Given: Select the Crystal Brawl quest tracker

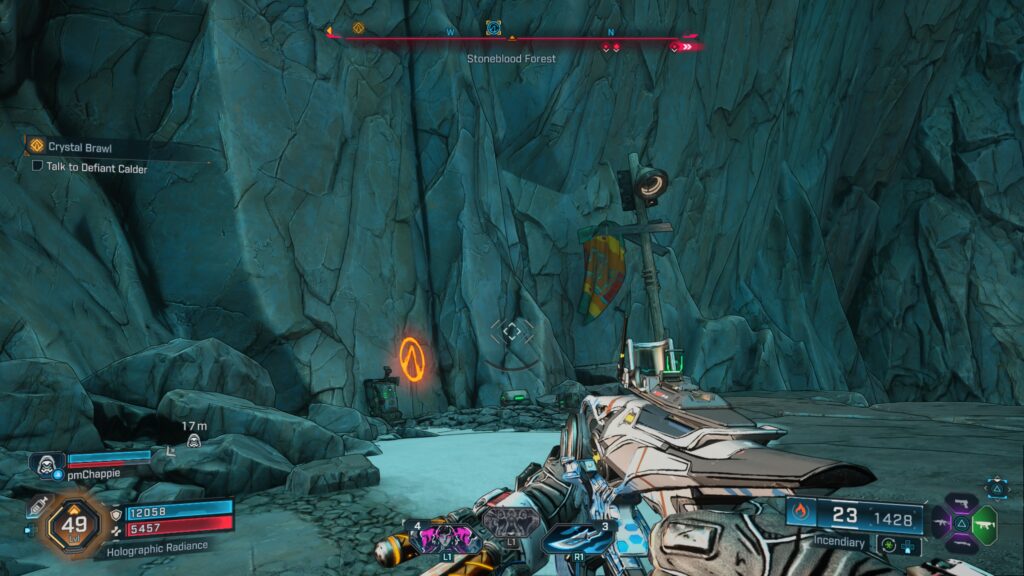Looking at the screenshot, I should pos(80,146).
